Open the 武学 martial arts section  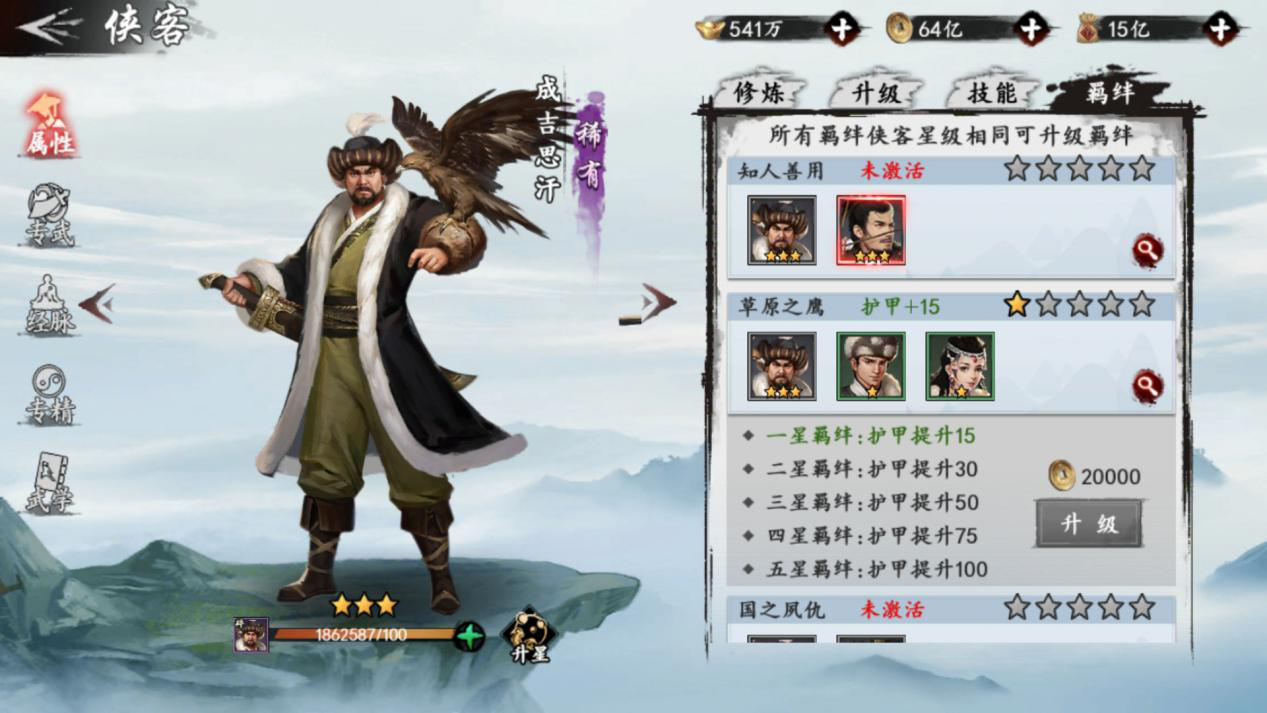coord(49,485)
